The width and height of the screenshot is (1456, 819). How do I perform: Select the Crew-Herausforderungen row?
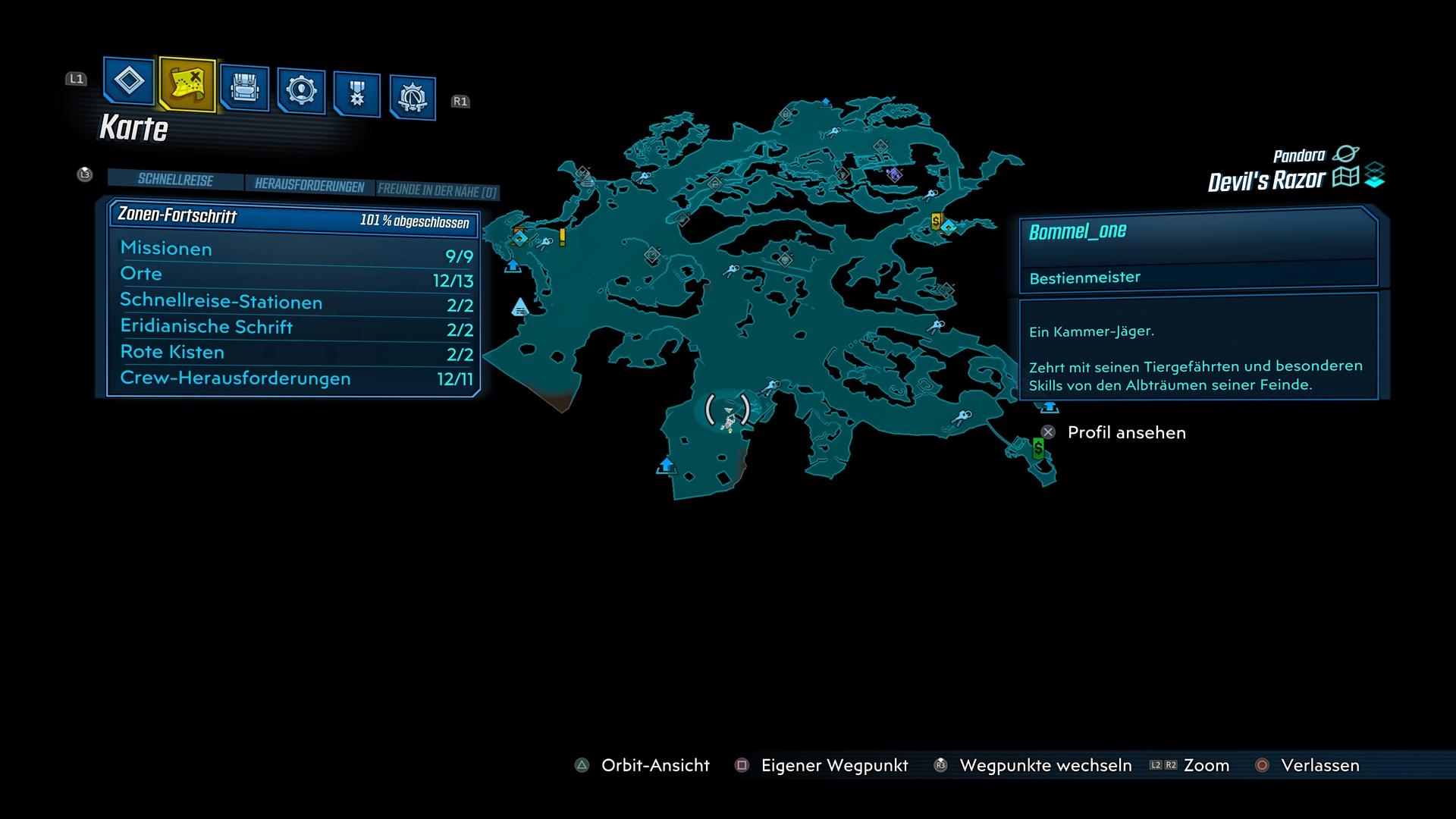[x=296, y=378]
